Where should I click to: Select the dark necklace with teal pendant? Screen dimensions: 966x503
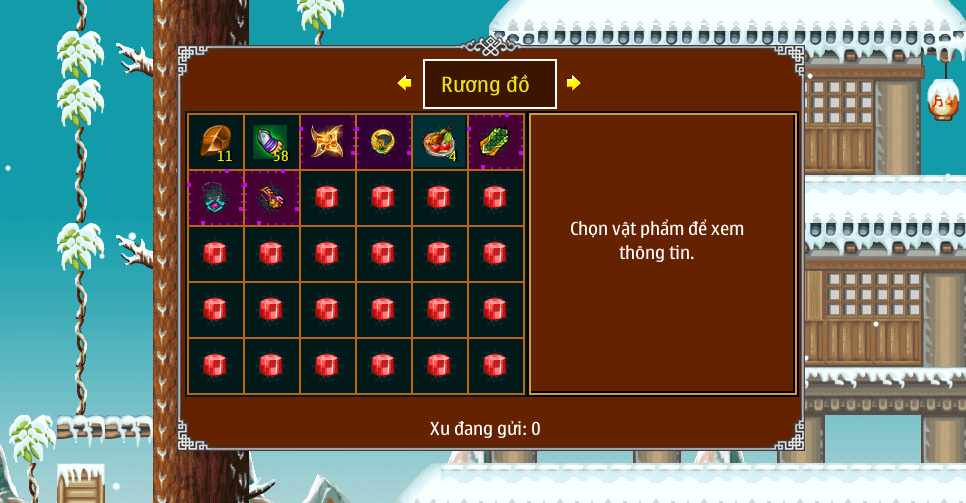216,198
